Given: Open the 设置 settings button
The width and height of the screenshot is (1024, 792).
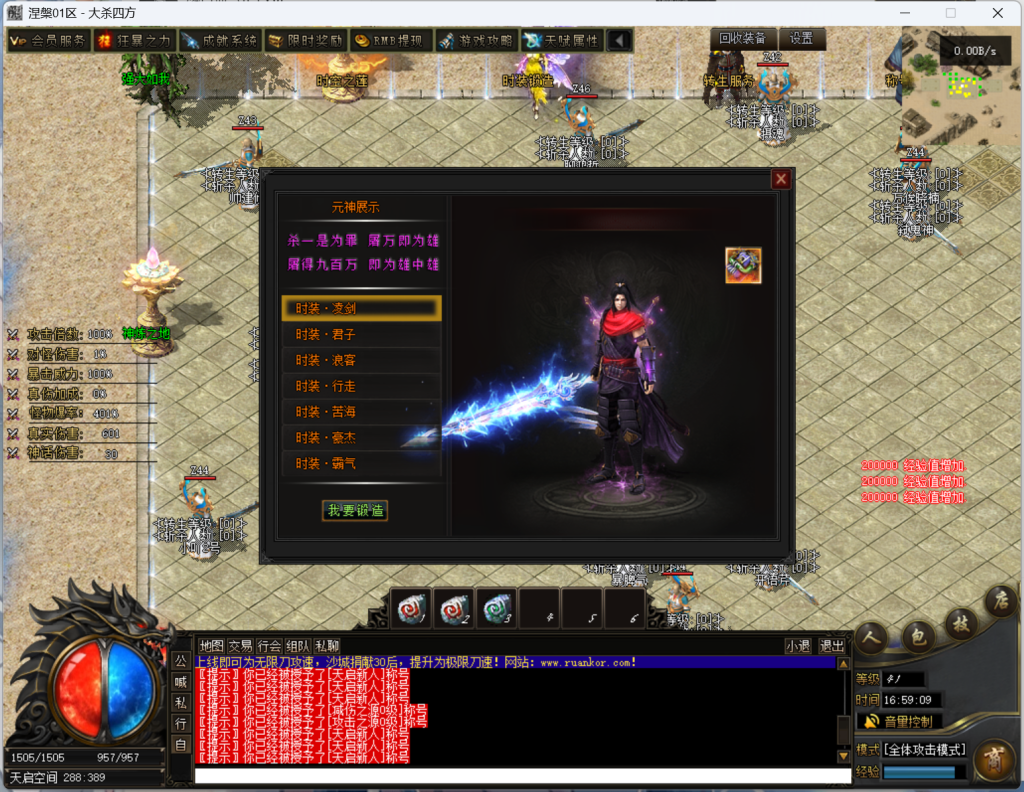Looking at the screenshot, I should point(802,39).
